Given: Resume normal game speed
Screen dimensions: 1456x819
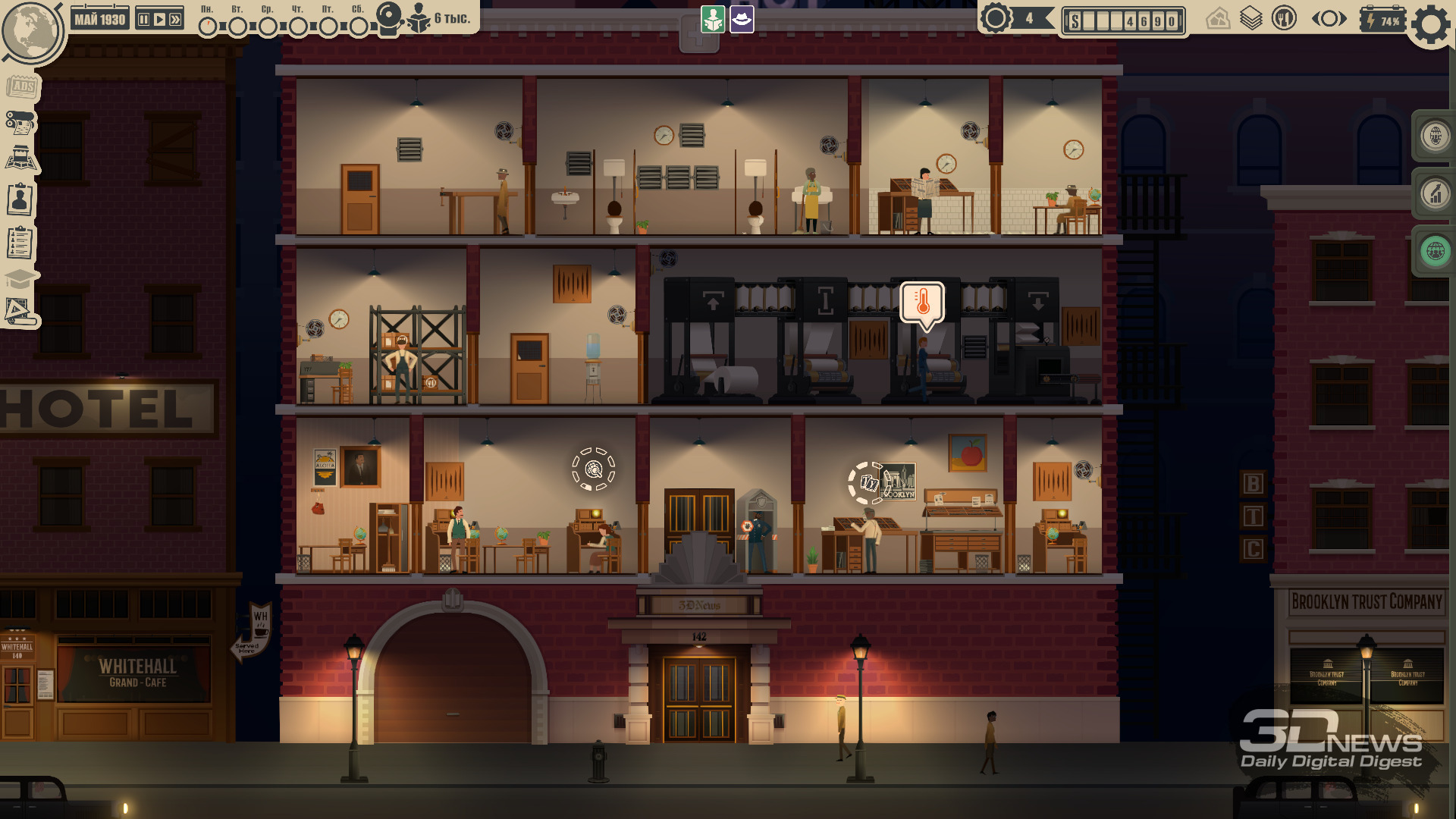Looking at the screenshot, I should tap(159, 20).
